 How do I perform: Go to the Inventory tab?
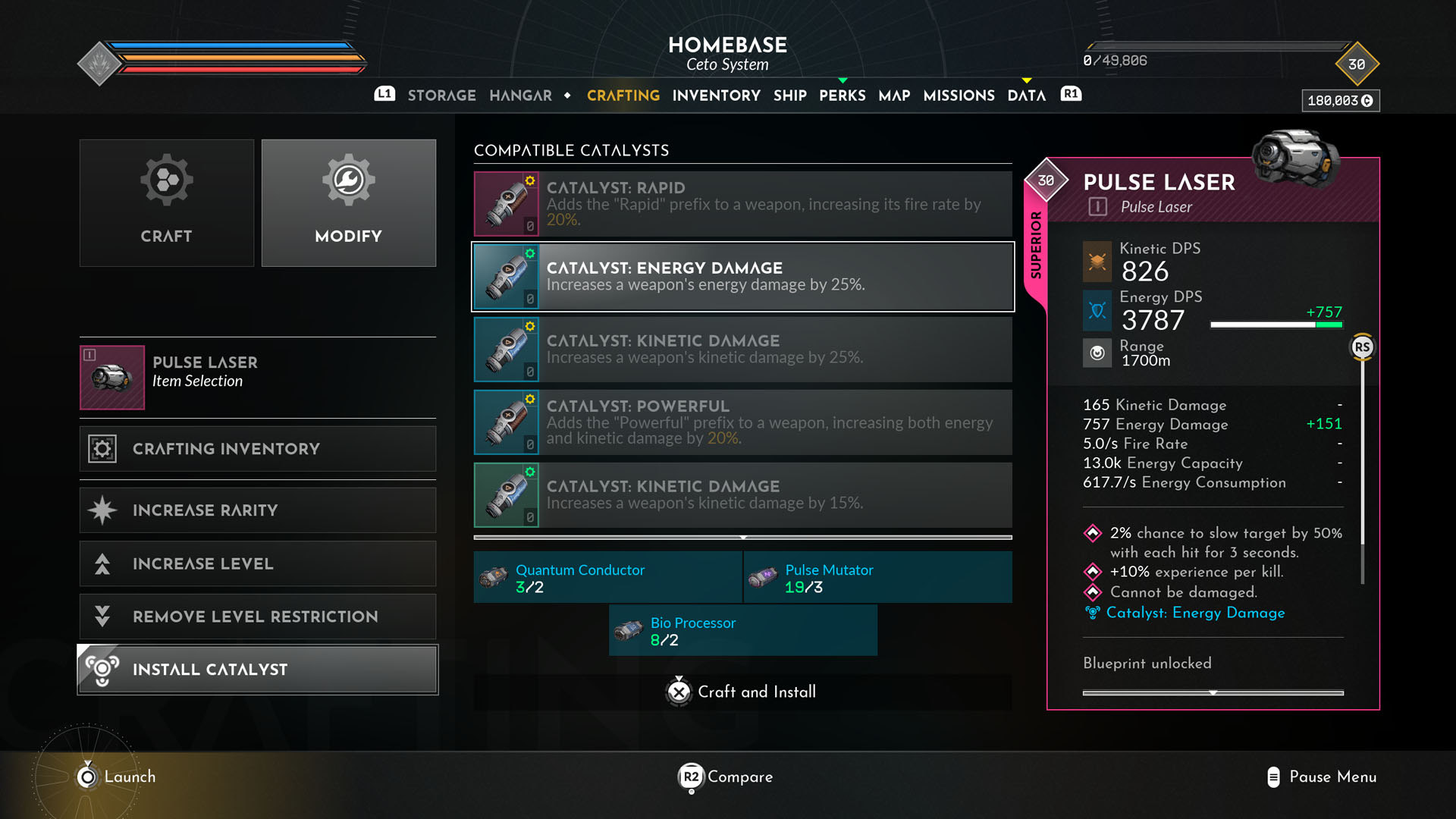click(x=716, y=96)
